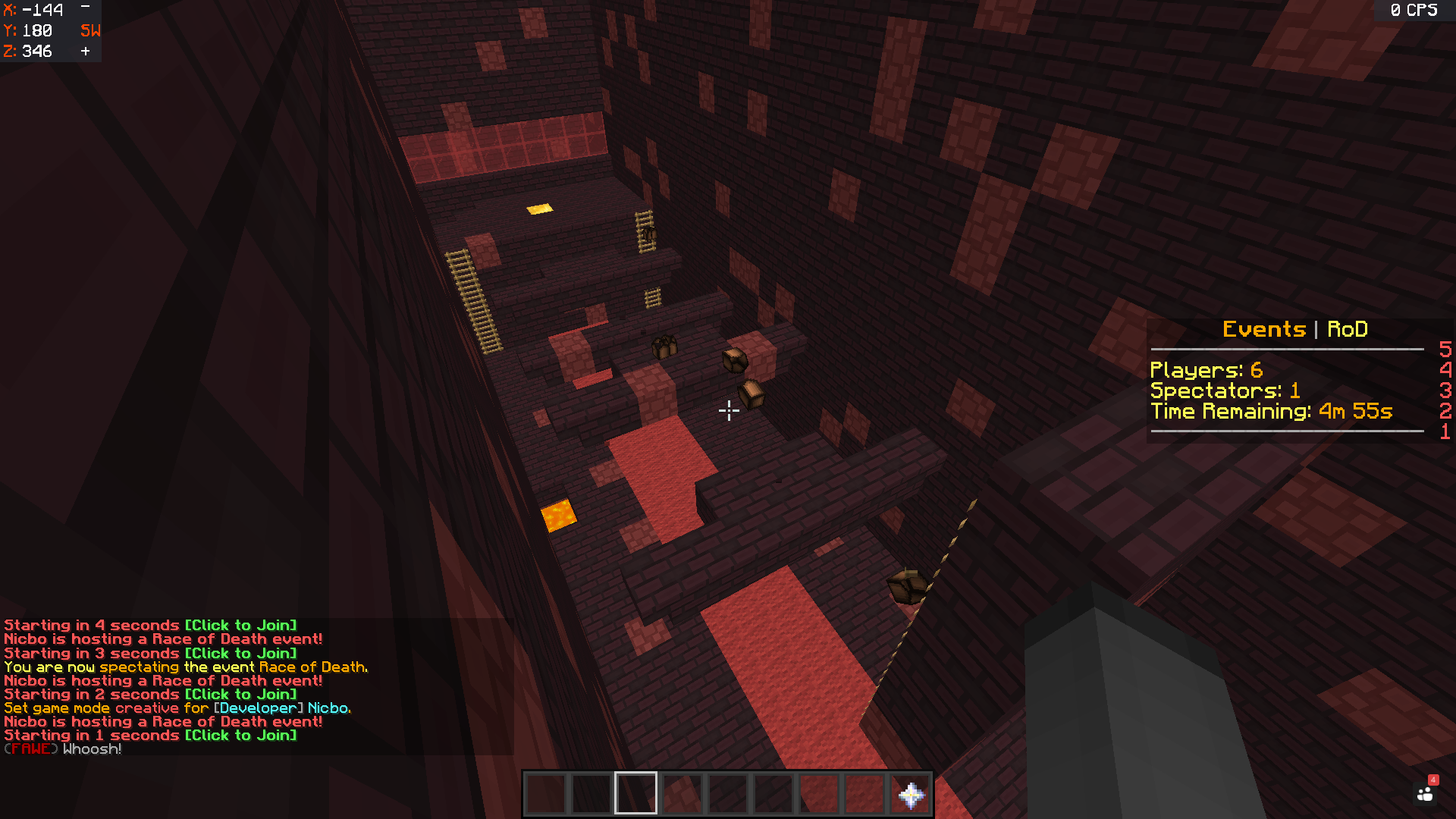Click the 'Time Remaining: 4m 55s' counter
The height and width of the screenshot is (819, 1456).
pos(1271,412)
